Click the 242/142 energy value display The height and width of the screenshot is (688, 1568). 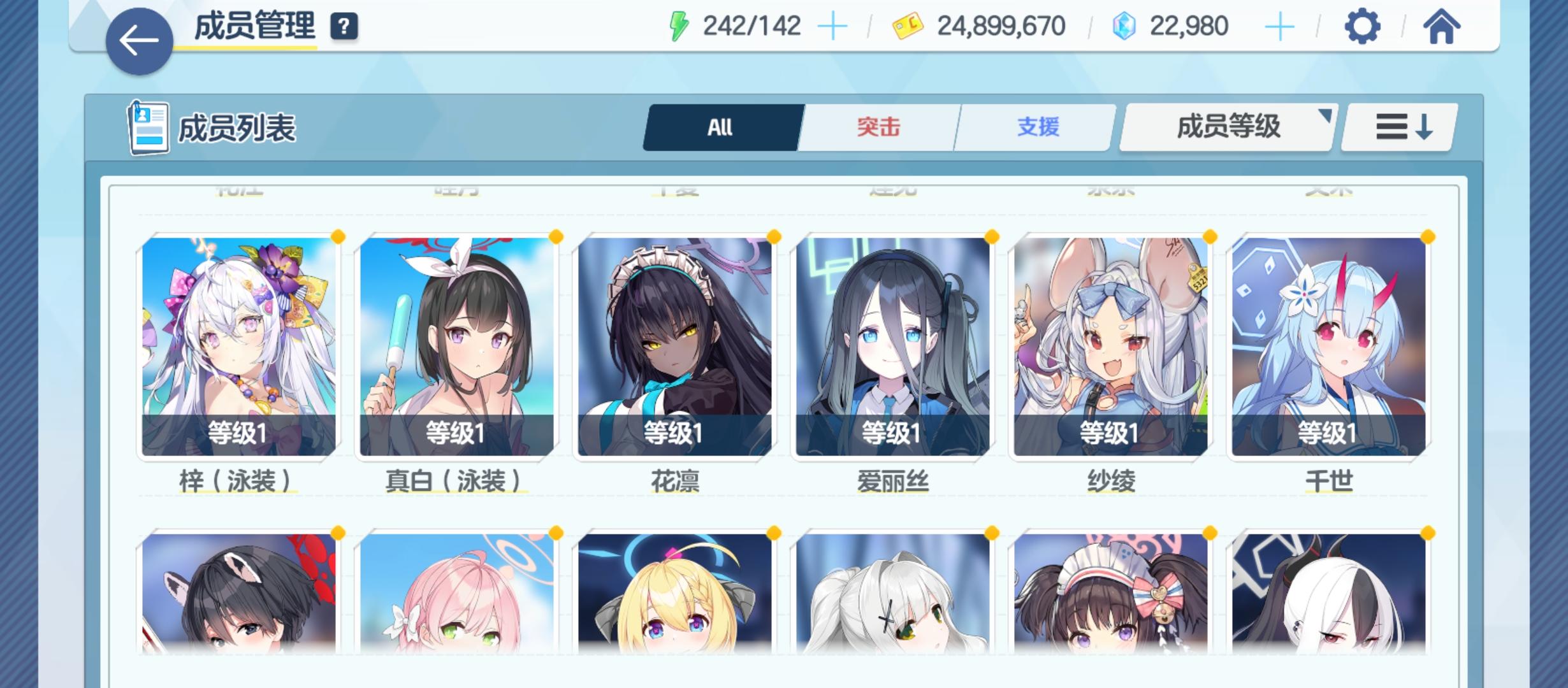[x=752, y=25]
